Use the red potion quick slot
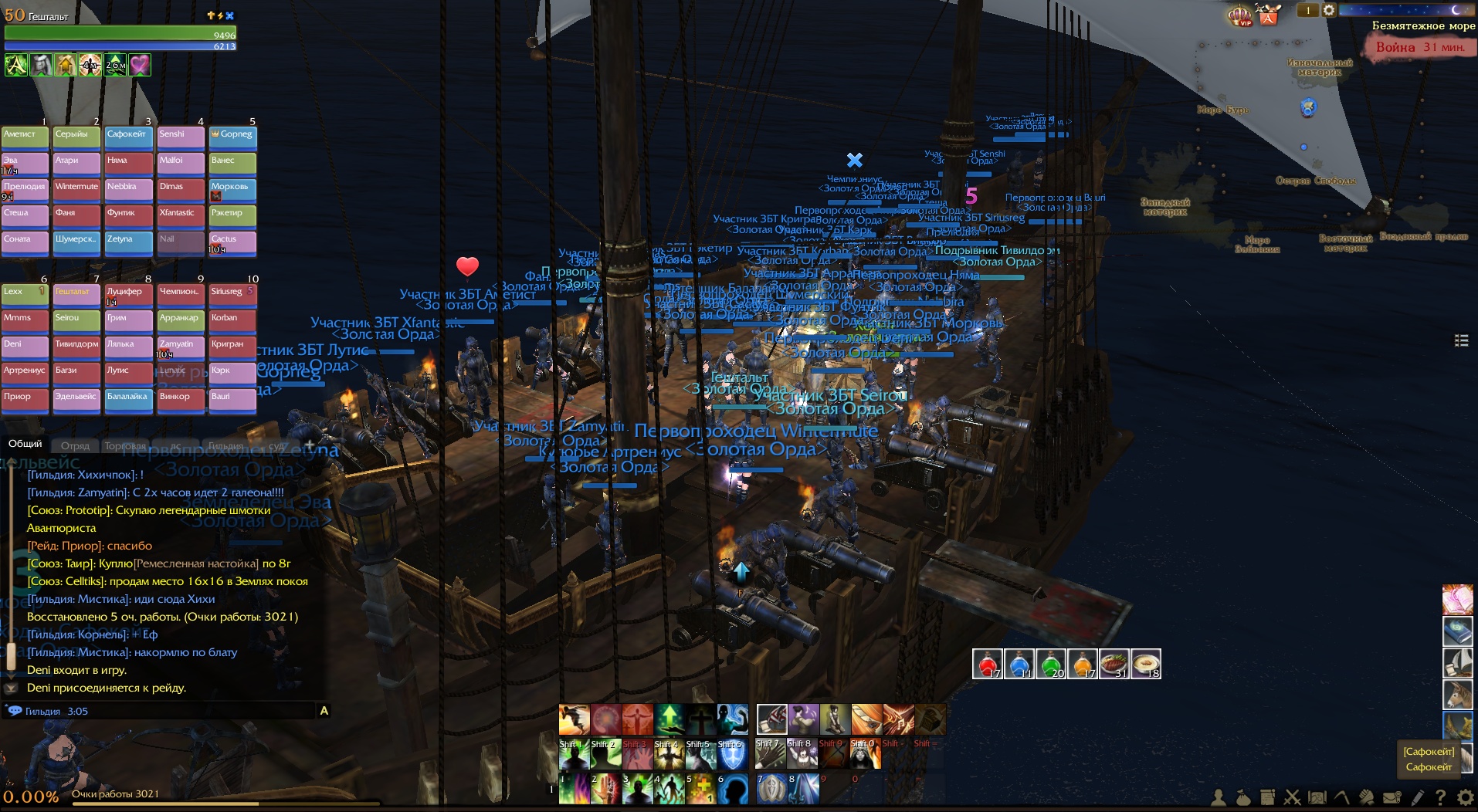The image size is (1478, 812). point(987,664)
